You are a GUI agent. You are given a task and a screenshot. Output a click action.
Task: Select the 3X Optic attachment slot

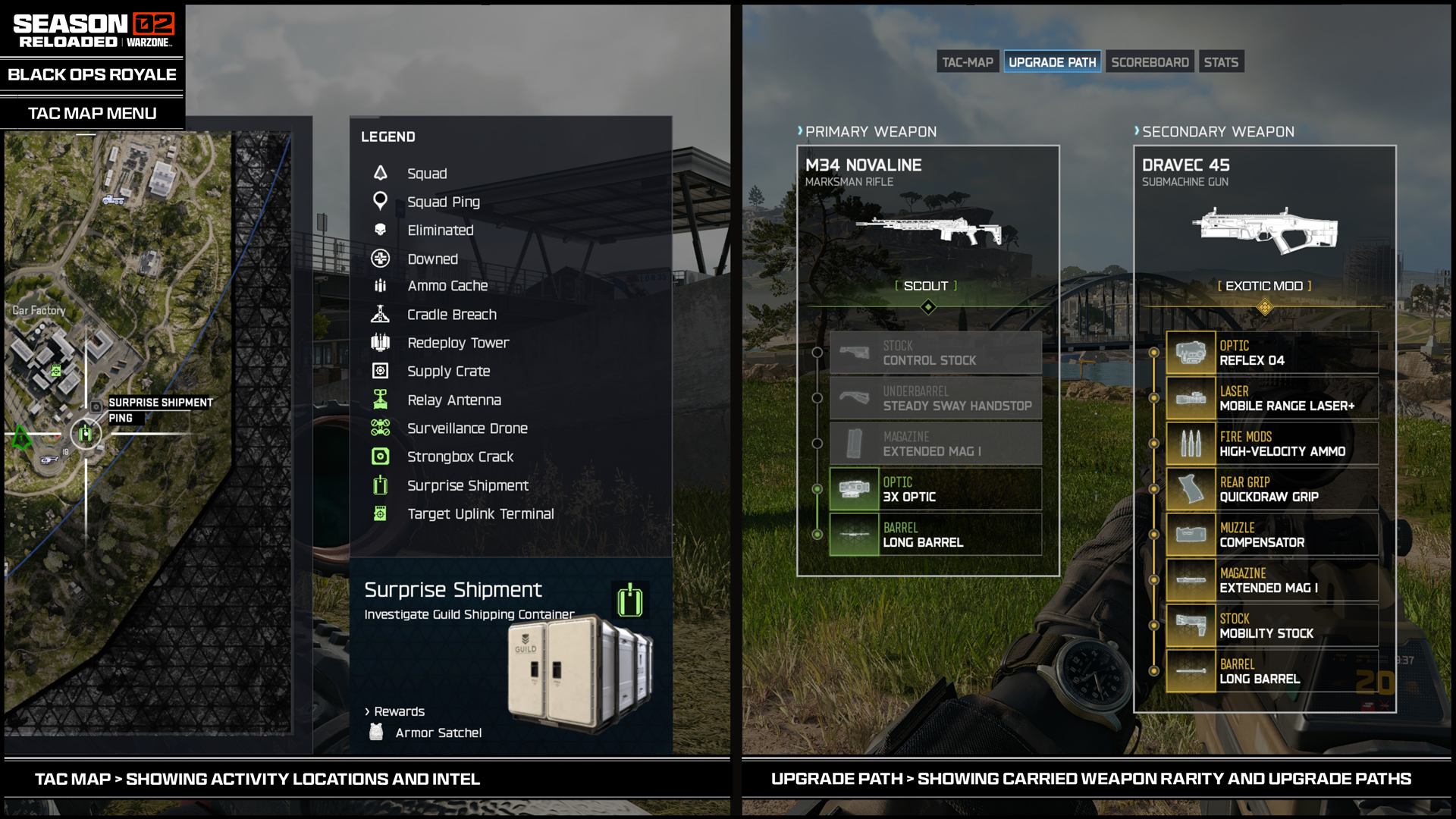pos(935,489)
